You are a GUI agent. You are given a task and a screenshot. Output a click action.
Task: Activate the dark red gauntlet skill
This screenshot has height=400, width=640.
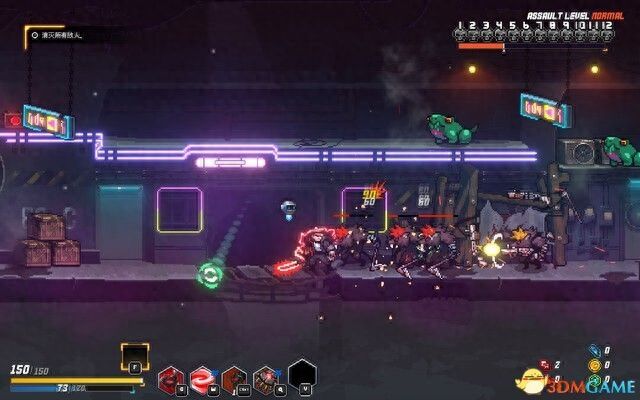pos(170,378)
